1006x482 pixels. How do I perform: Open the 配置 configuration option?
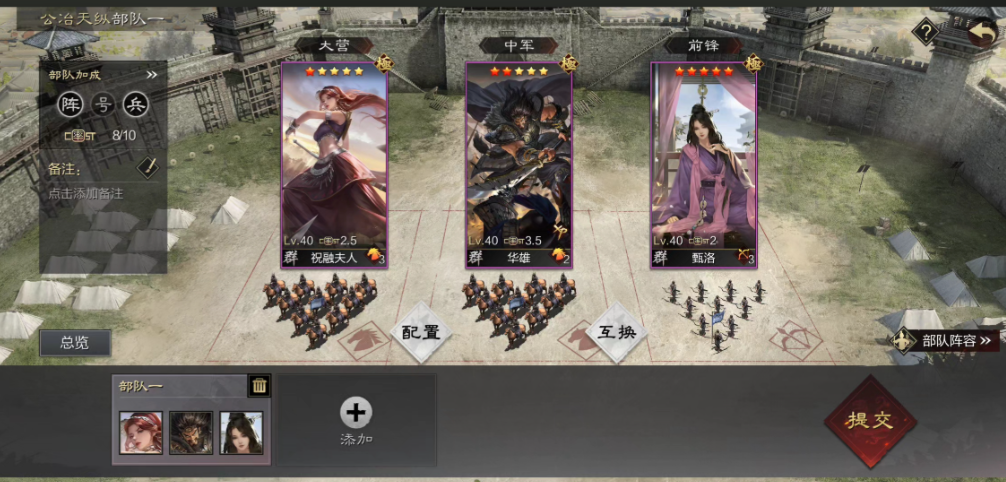point(421,332)
